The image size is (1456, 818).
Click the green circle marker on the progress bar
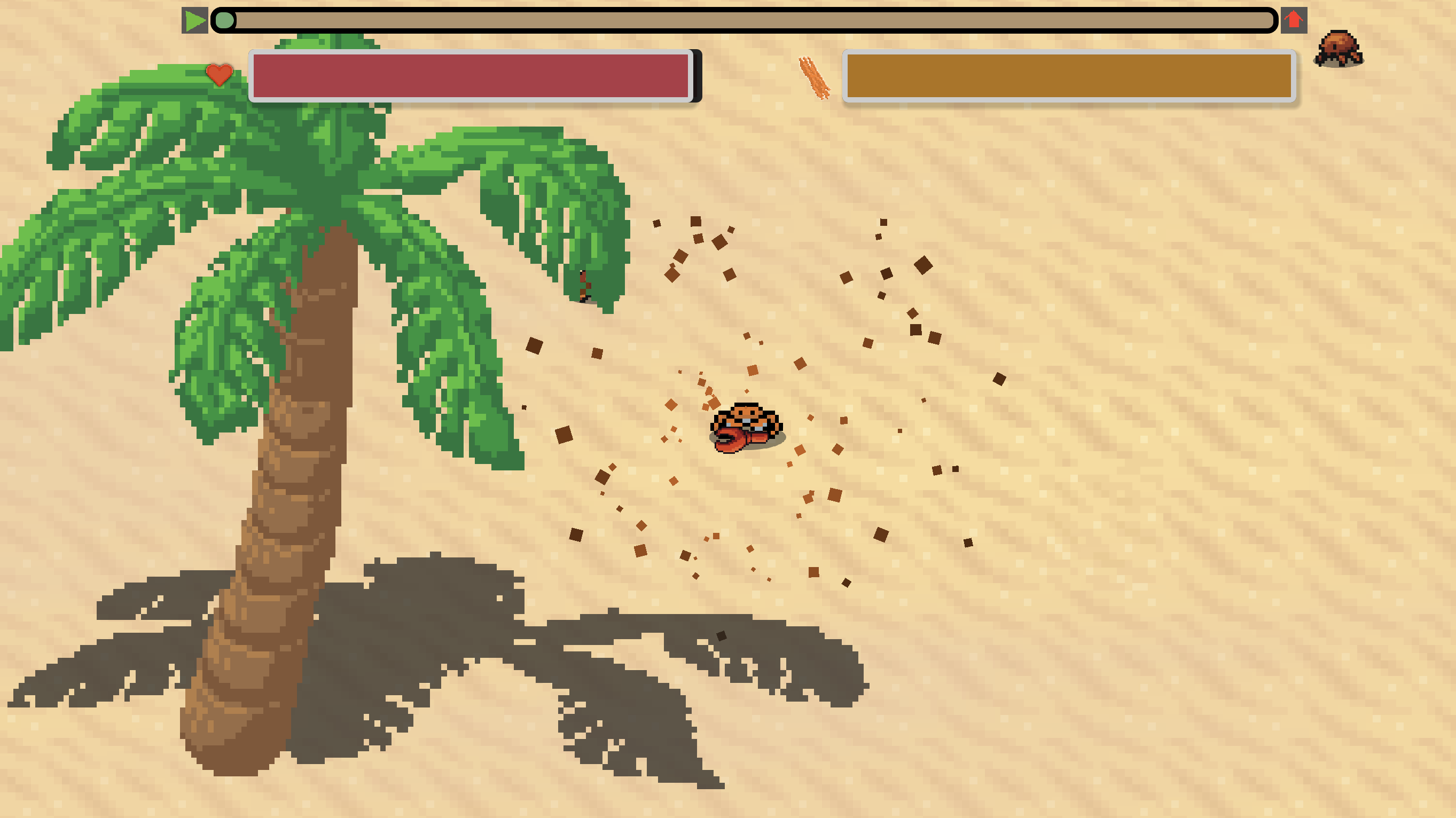(225, 20)
